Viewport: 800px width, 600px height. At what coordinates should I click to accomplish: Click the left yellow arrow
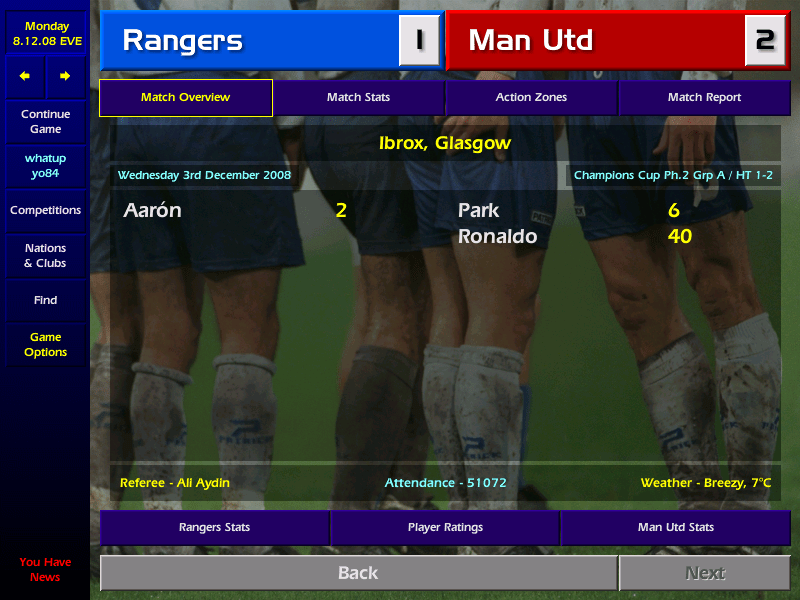point(25,76)
